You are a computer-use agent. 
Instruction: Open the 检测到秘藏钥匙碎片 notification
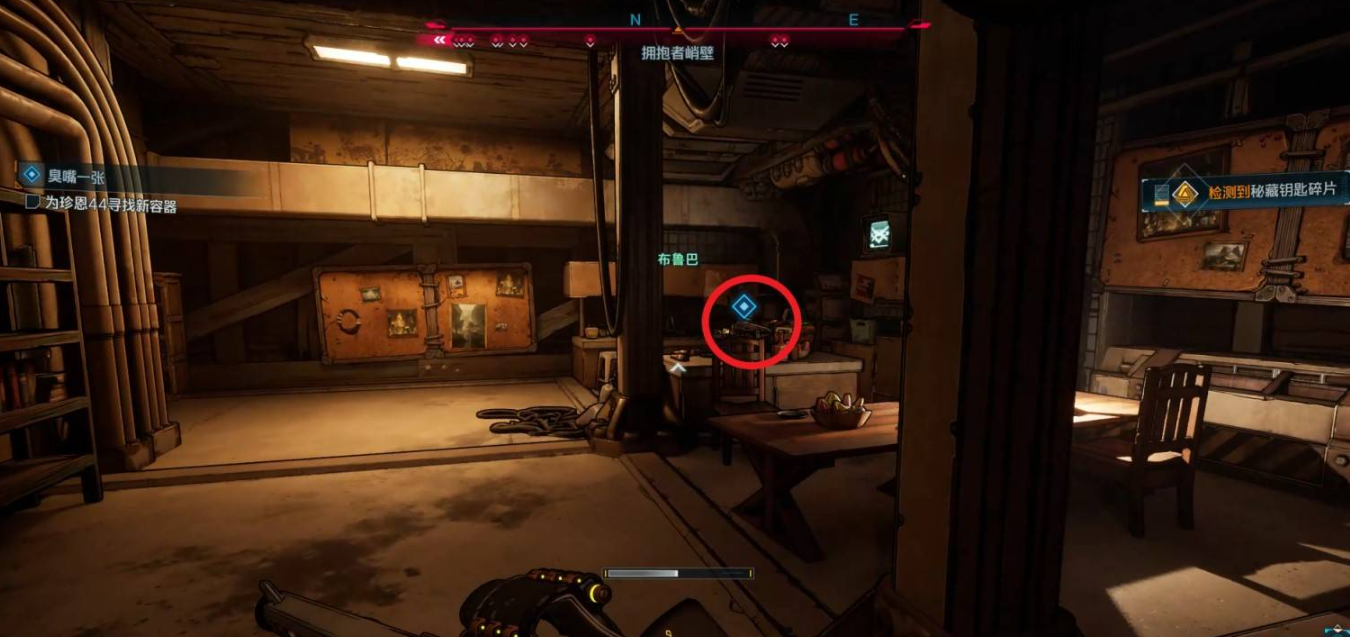pyautogui.click(x=1250, y=189)
